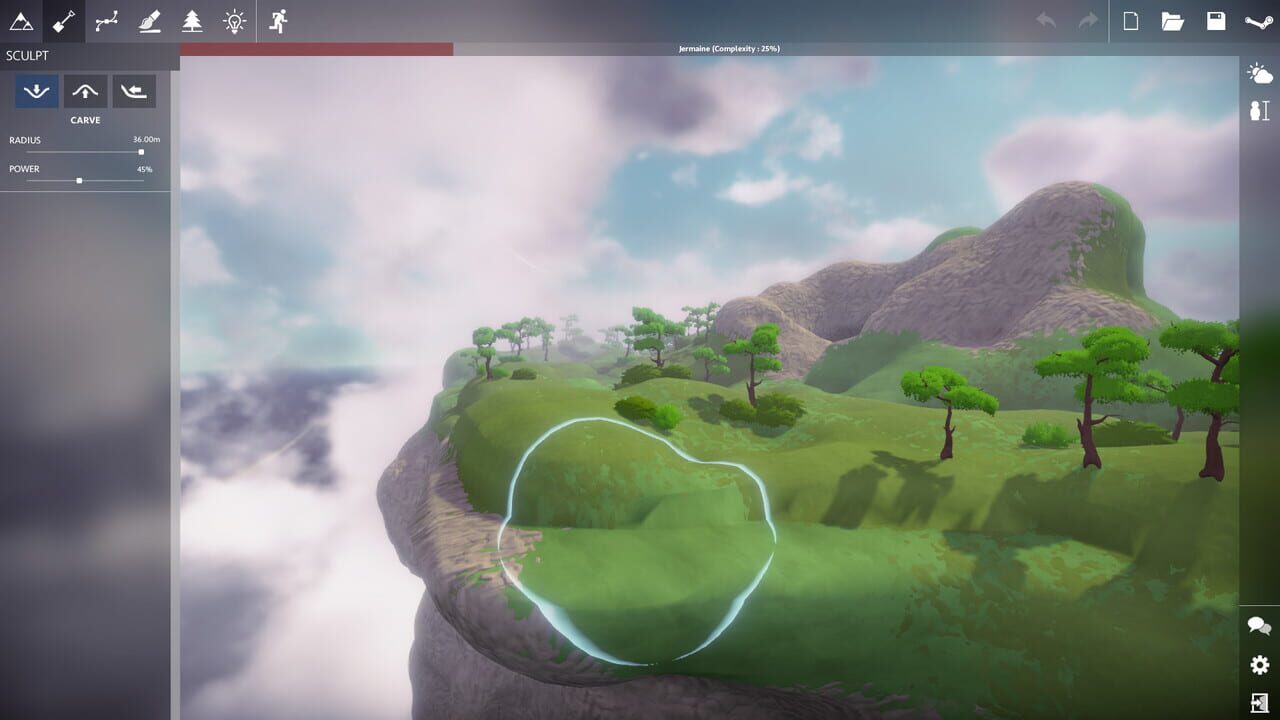Open the Sculpt shovel tool
This screenshot has height=720, width=1280.
click(64, 21)
